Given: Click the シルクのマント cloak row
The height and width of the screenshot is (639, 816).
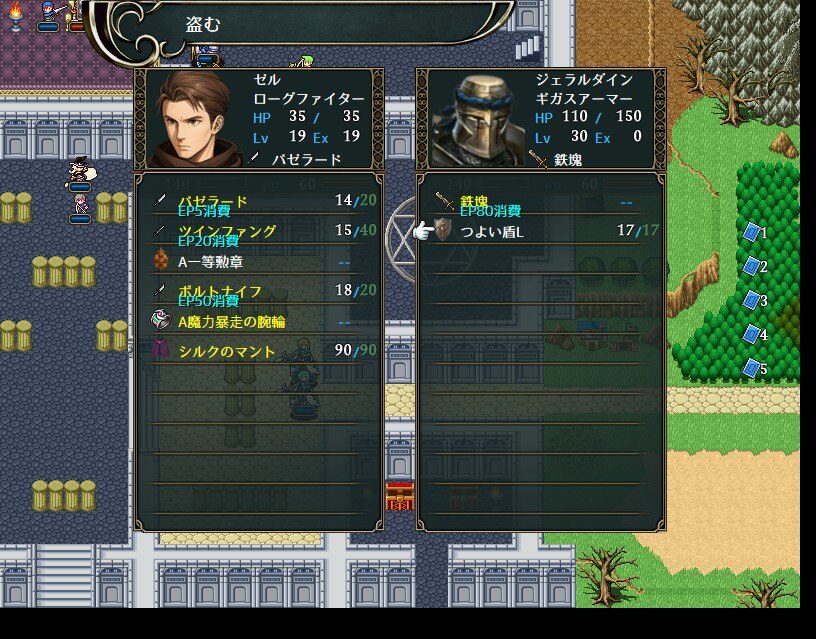Looking at the screenshot, I should (258, 351).
